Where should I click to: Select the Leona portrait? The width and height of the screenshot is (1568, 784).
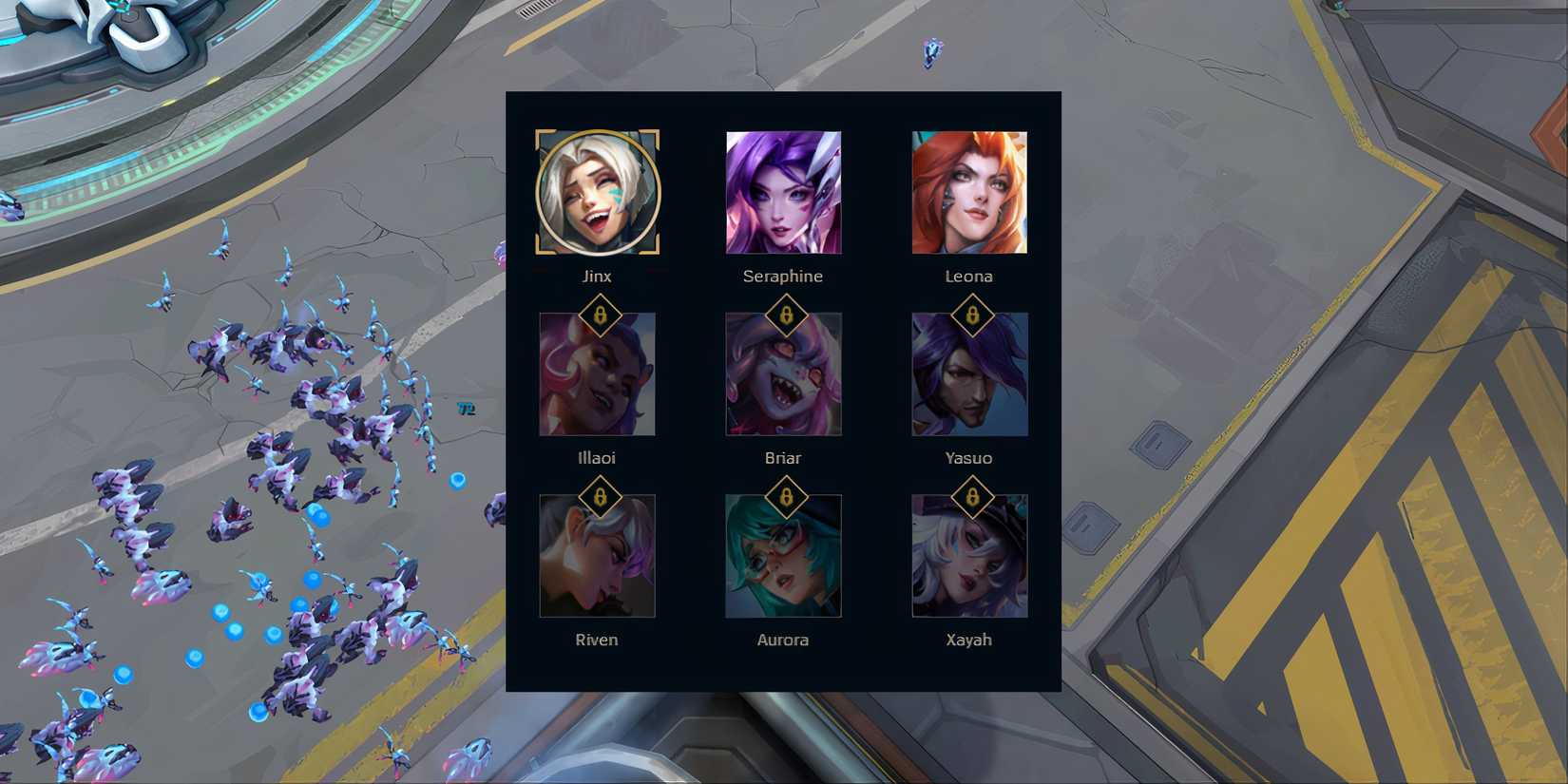click(x=969, y=191)
